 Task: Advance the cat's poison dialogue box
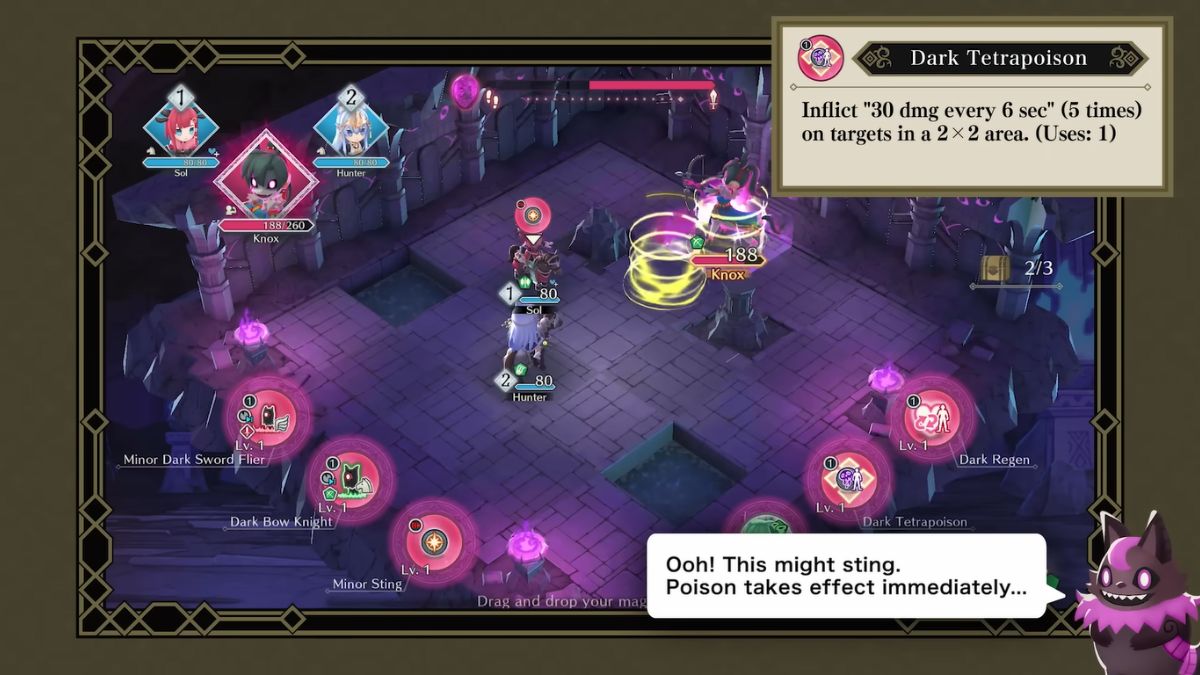845,575
